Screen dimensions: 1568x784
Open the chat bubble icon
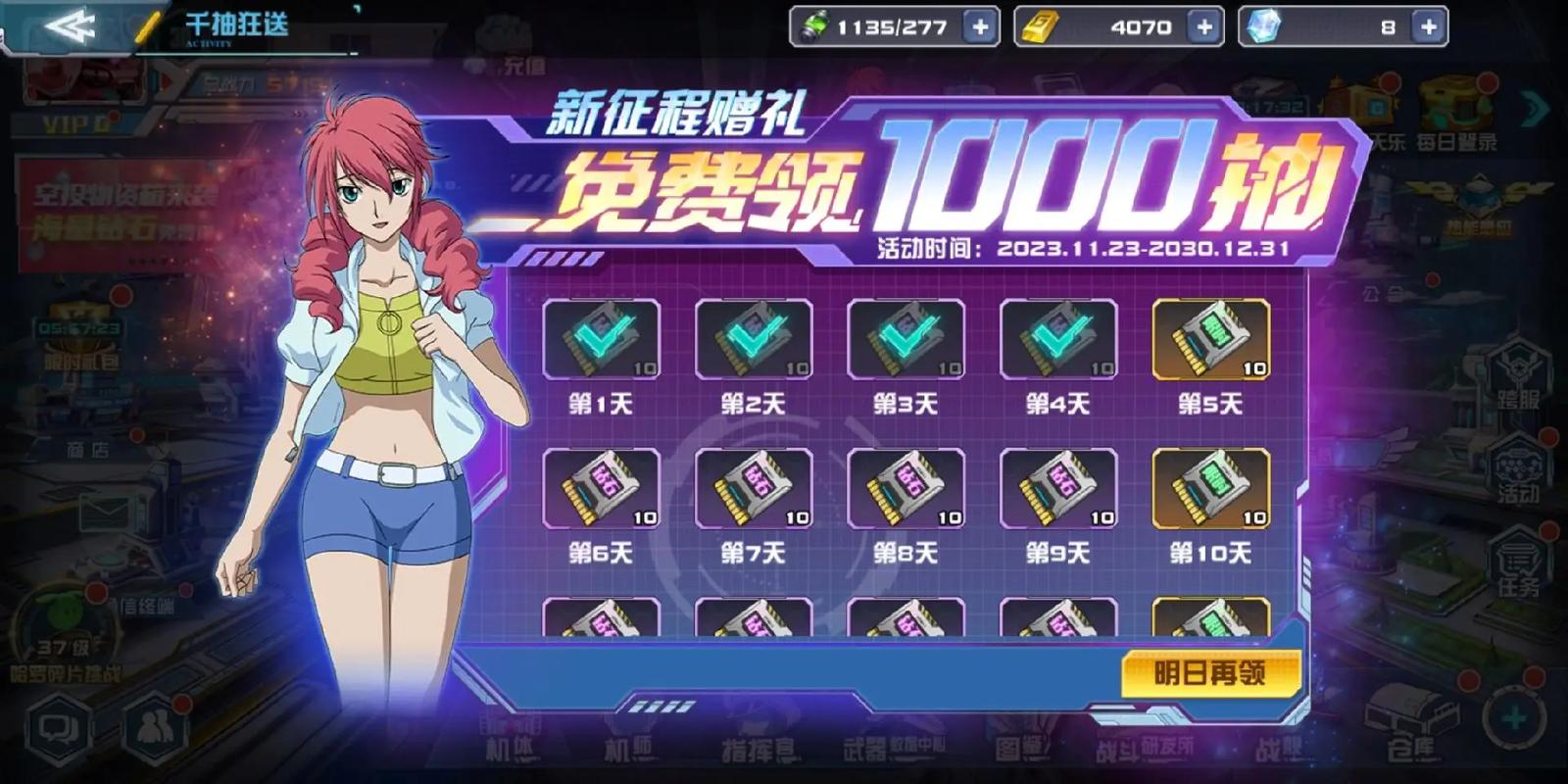(x=59, y=730)
